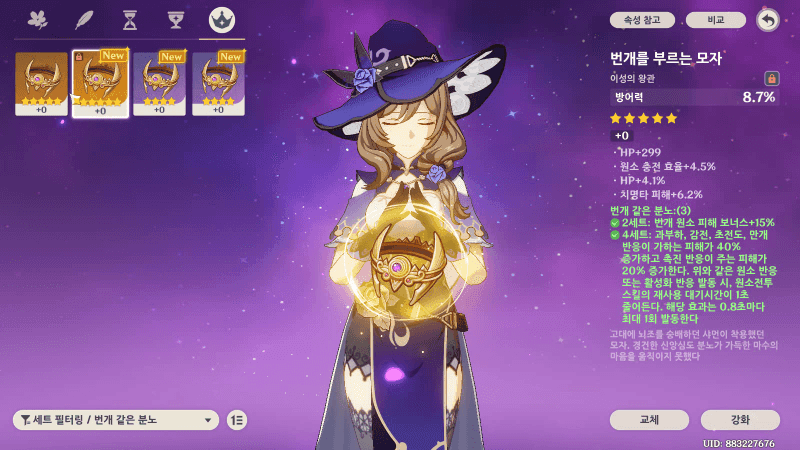Click the 속성 참고 button

(642, 20)
